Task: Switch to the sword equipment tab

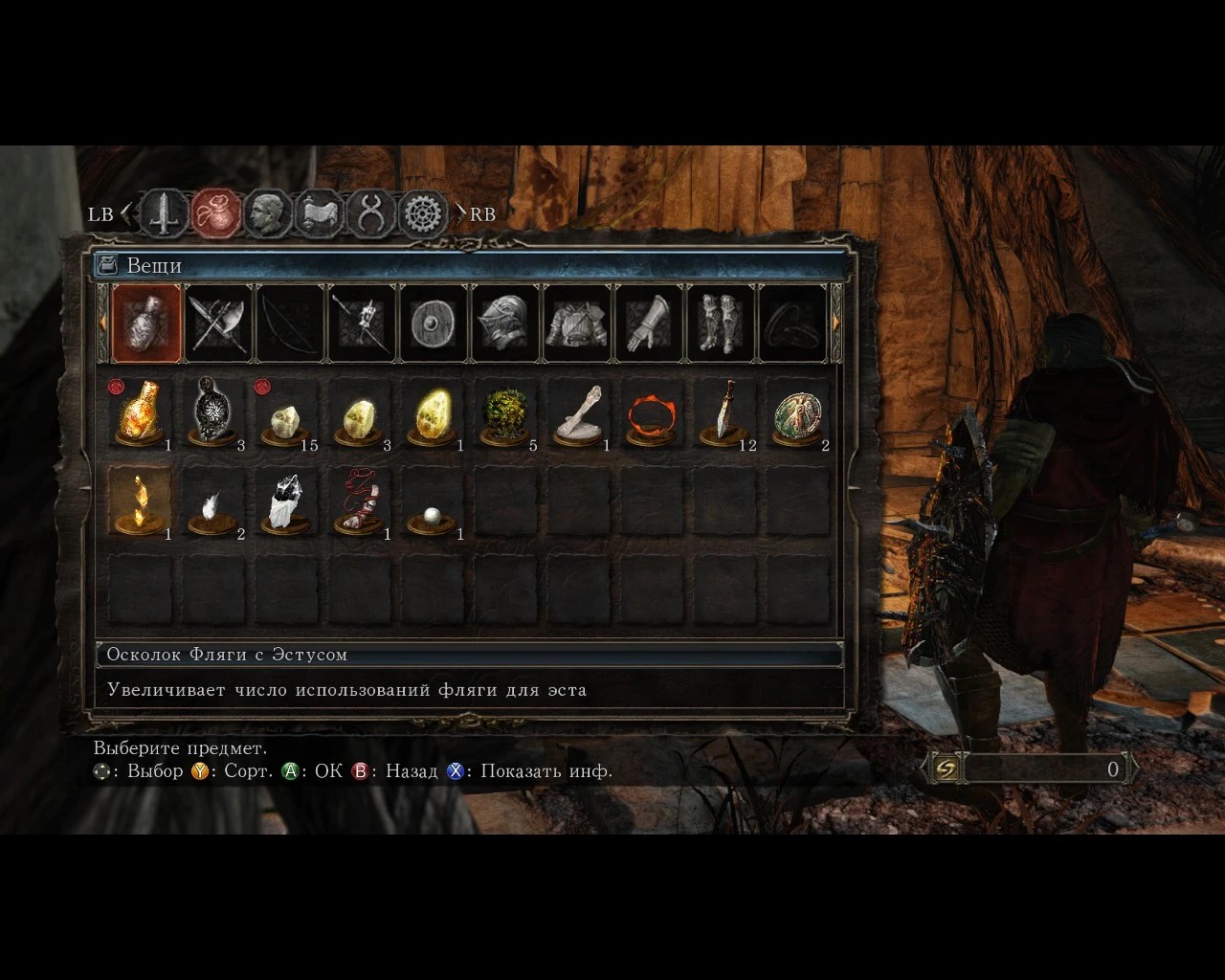Action: pos(166,213)
